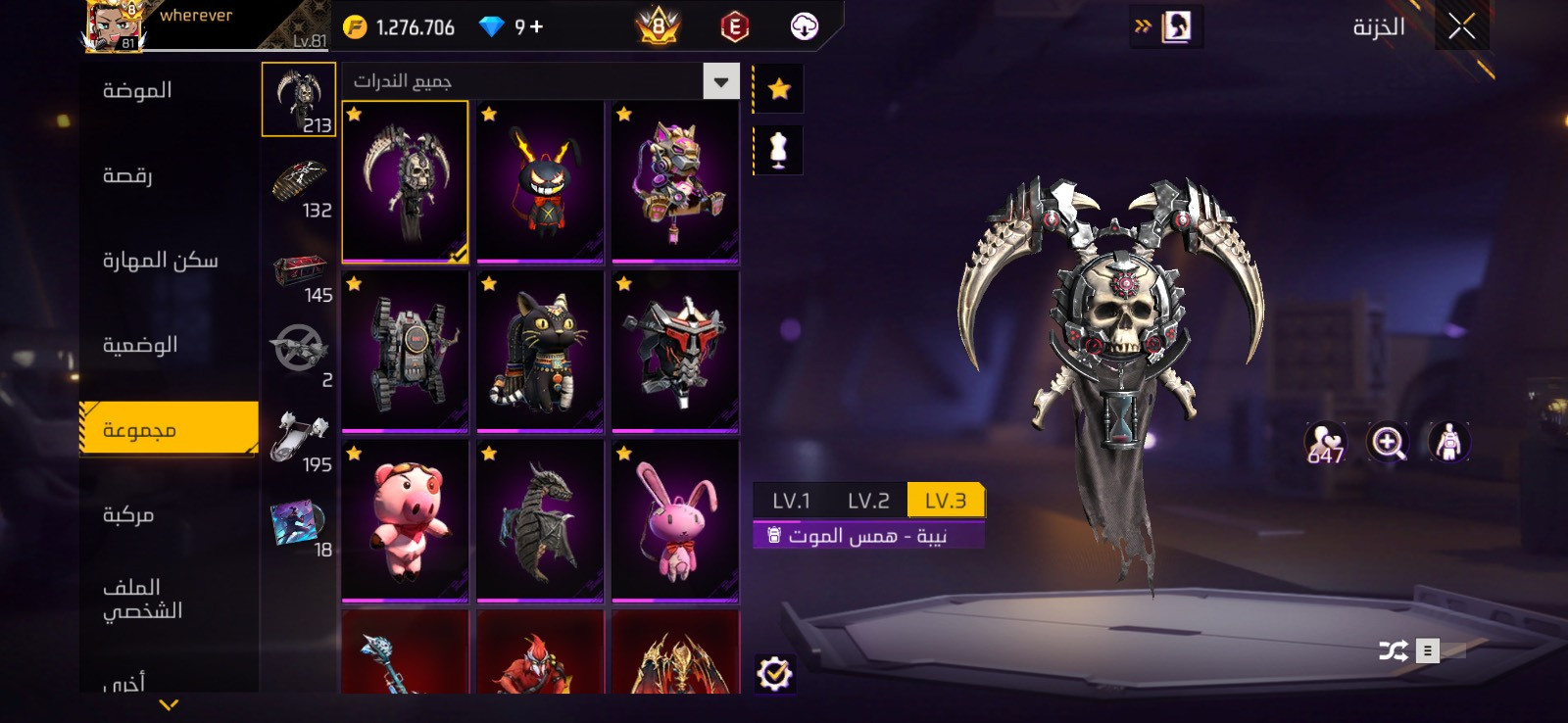
Task: Select the سكن المهارة category
Action: tap(160, 261)
